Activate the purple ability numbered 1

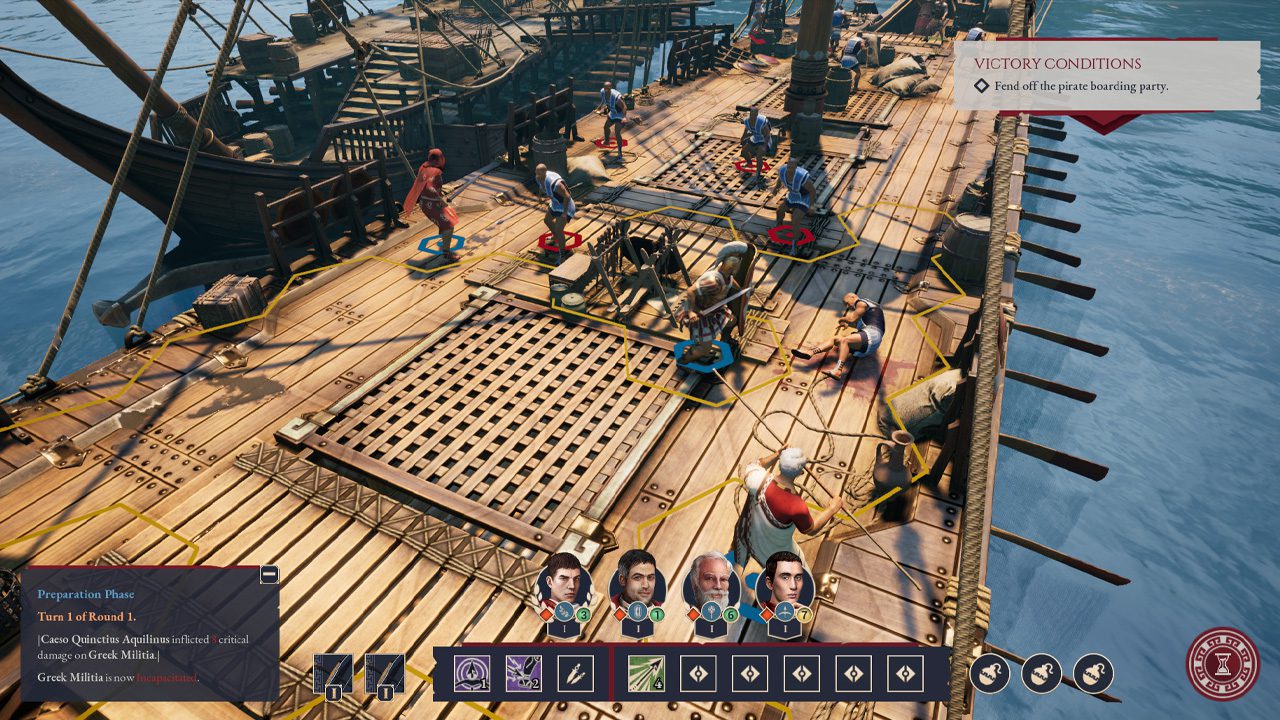click(x=471, y=673)
